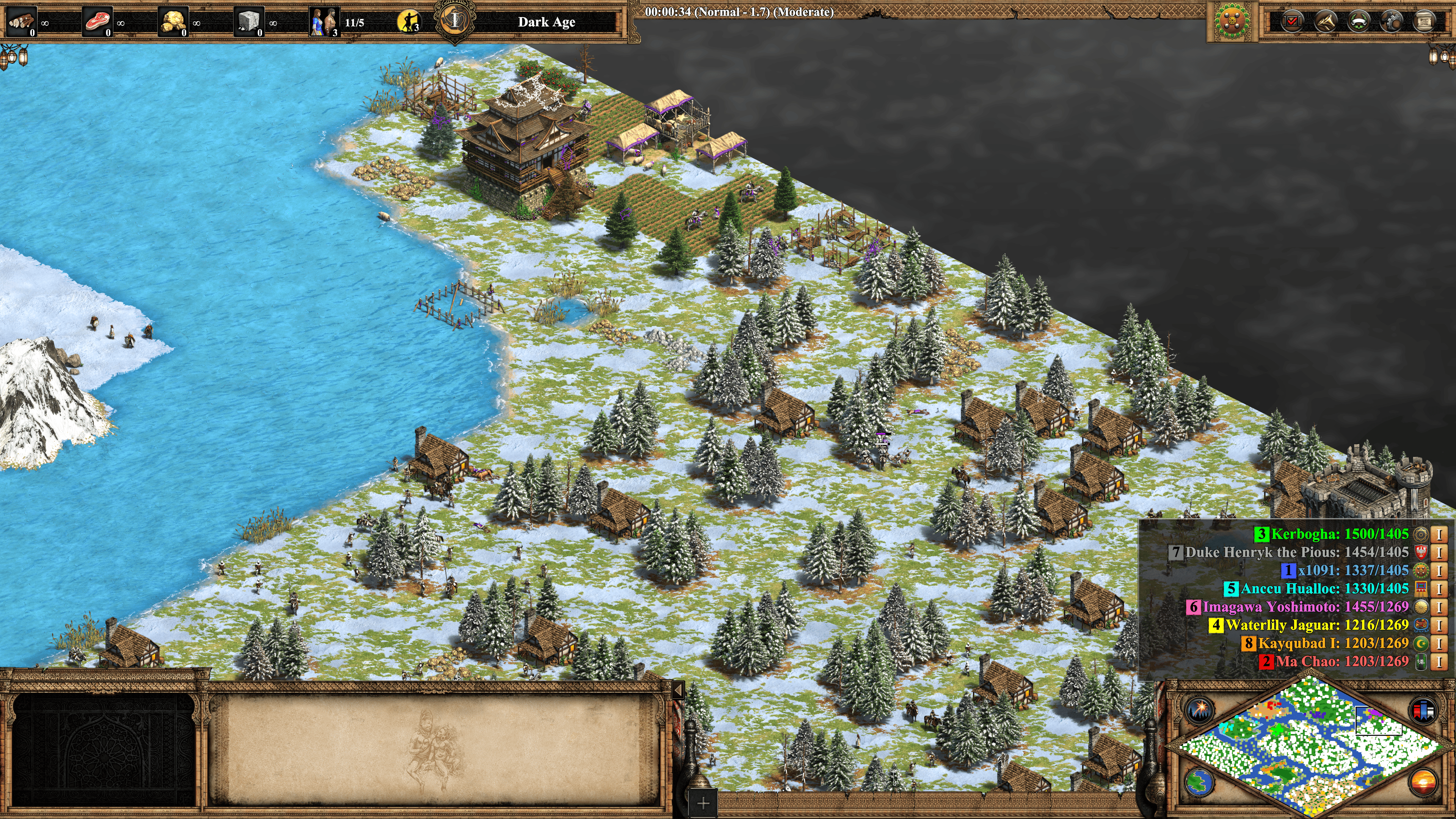Click the villager population icon

pos(324,22)
